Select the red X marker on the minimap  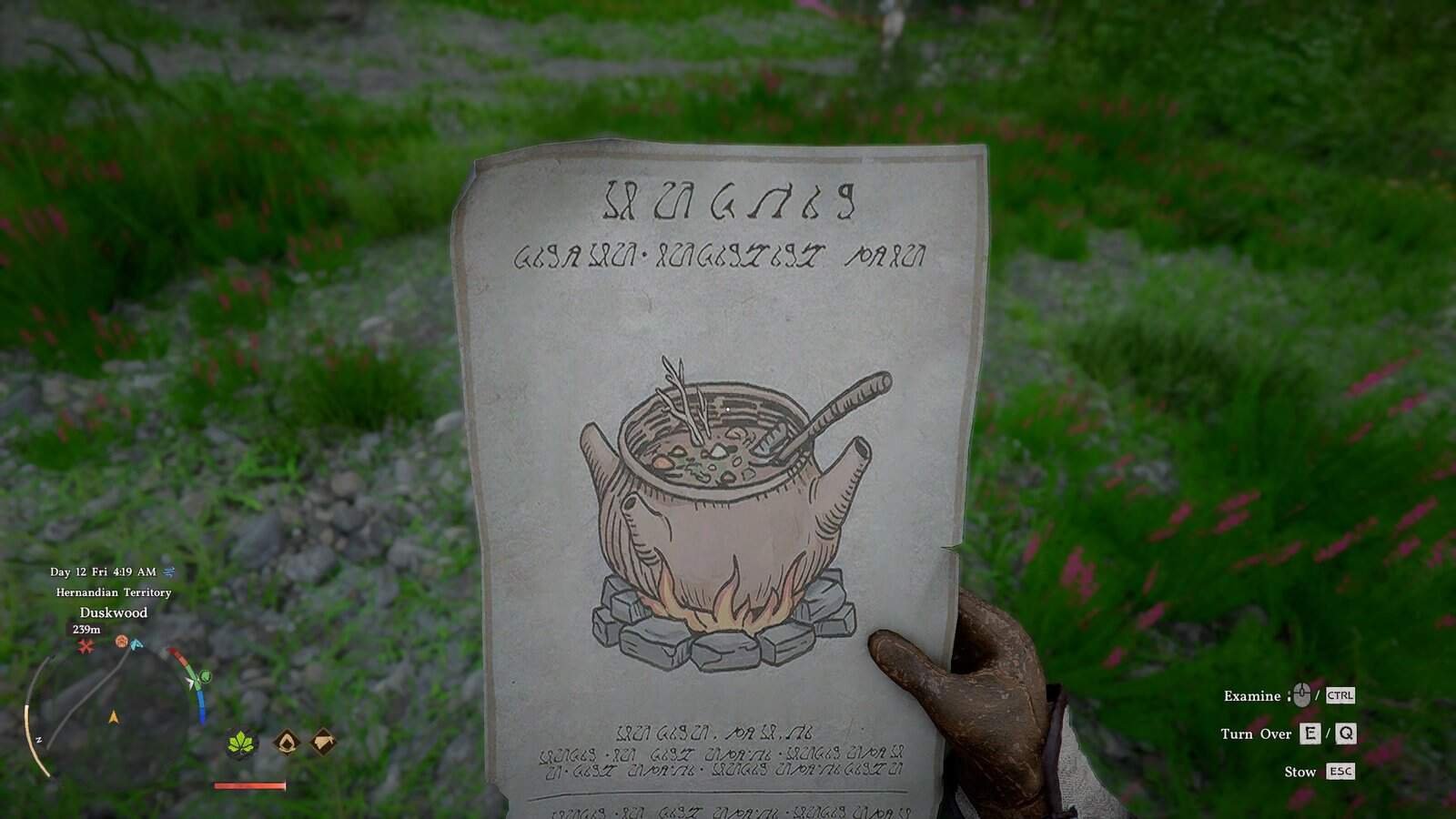(x=86, y=646)
